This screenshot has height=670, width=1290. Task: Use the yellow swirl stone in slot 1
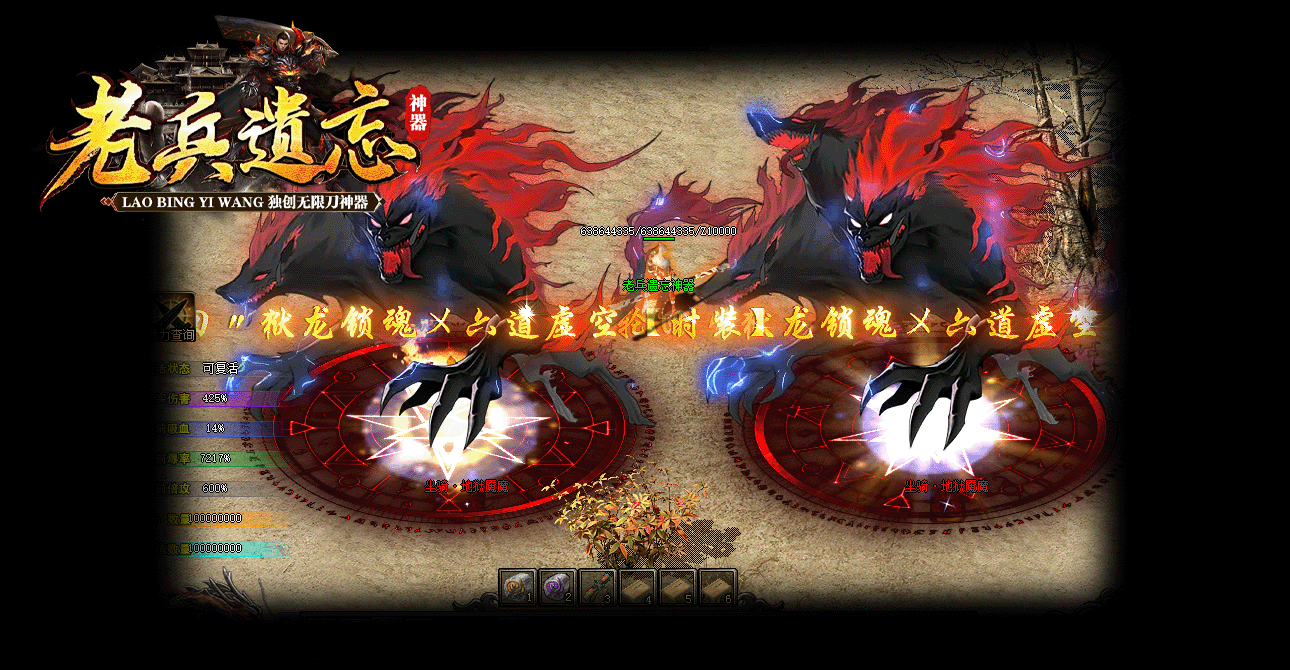(x=517, y=587)
